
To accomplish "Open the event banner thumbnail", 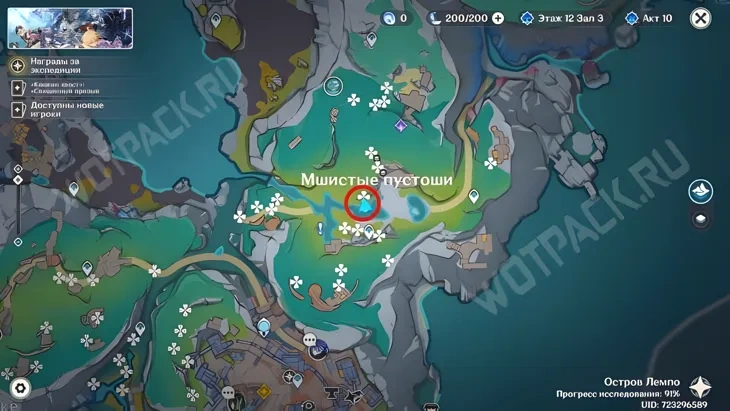I will click(x=70, y=28).
